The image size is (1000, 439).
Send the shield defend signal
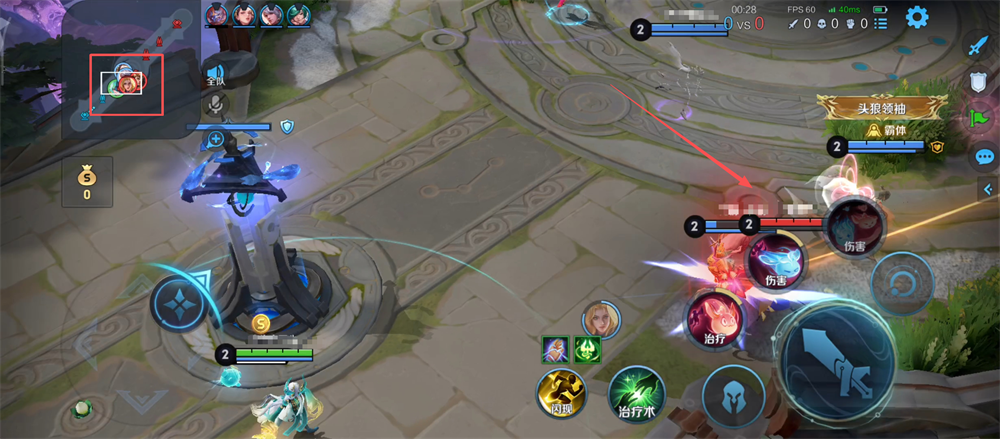click(979, 83)
